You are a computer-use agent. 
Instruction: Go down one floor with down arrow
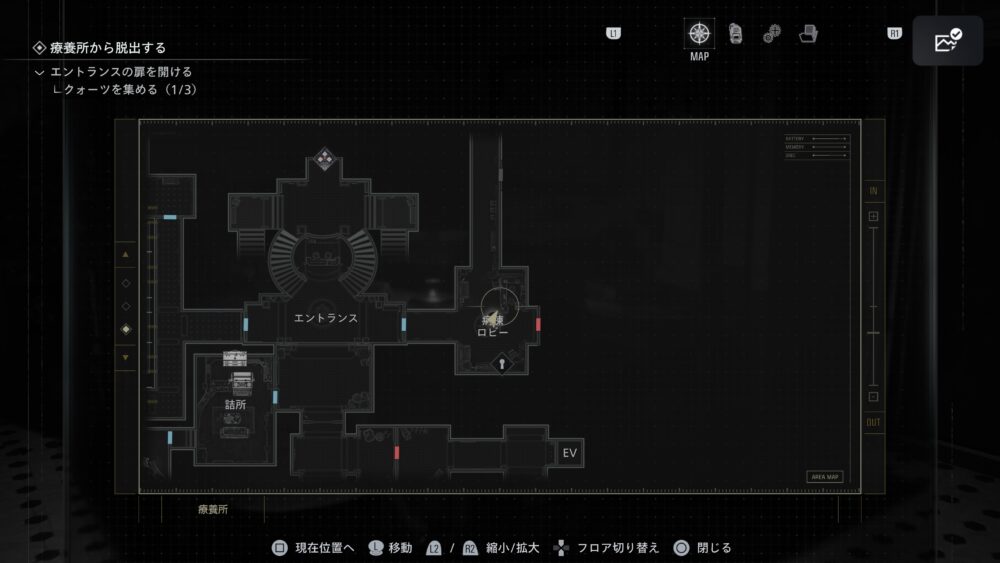(125, 357)
